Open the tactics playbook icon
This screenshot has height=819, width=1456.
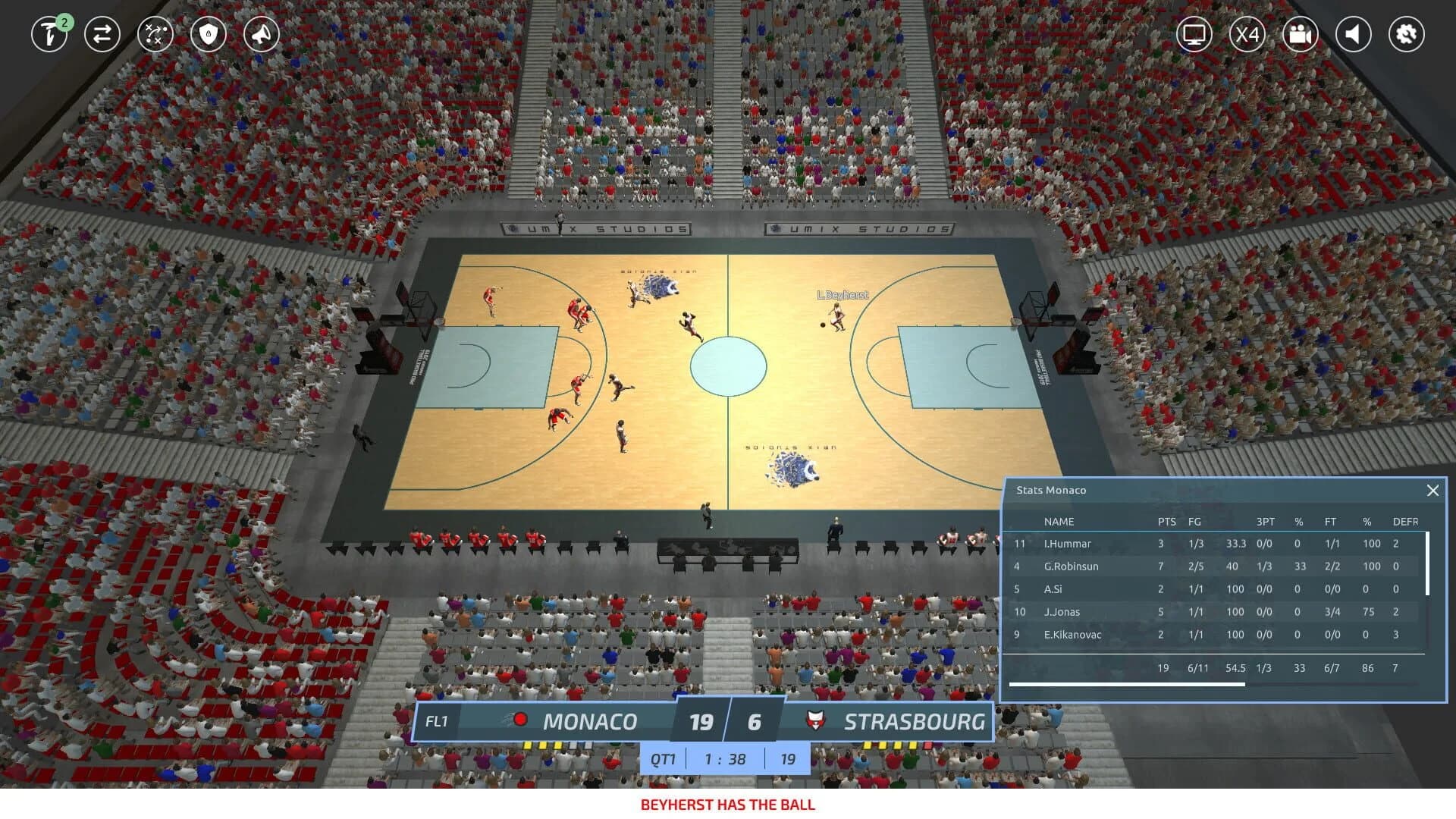click(x=155, y=34)
